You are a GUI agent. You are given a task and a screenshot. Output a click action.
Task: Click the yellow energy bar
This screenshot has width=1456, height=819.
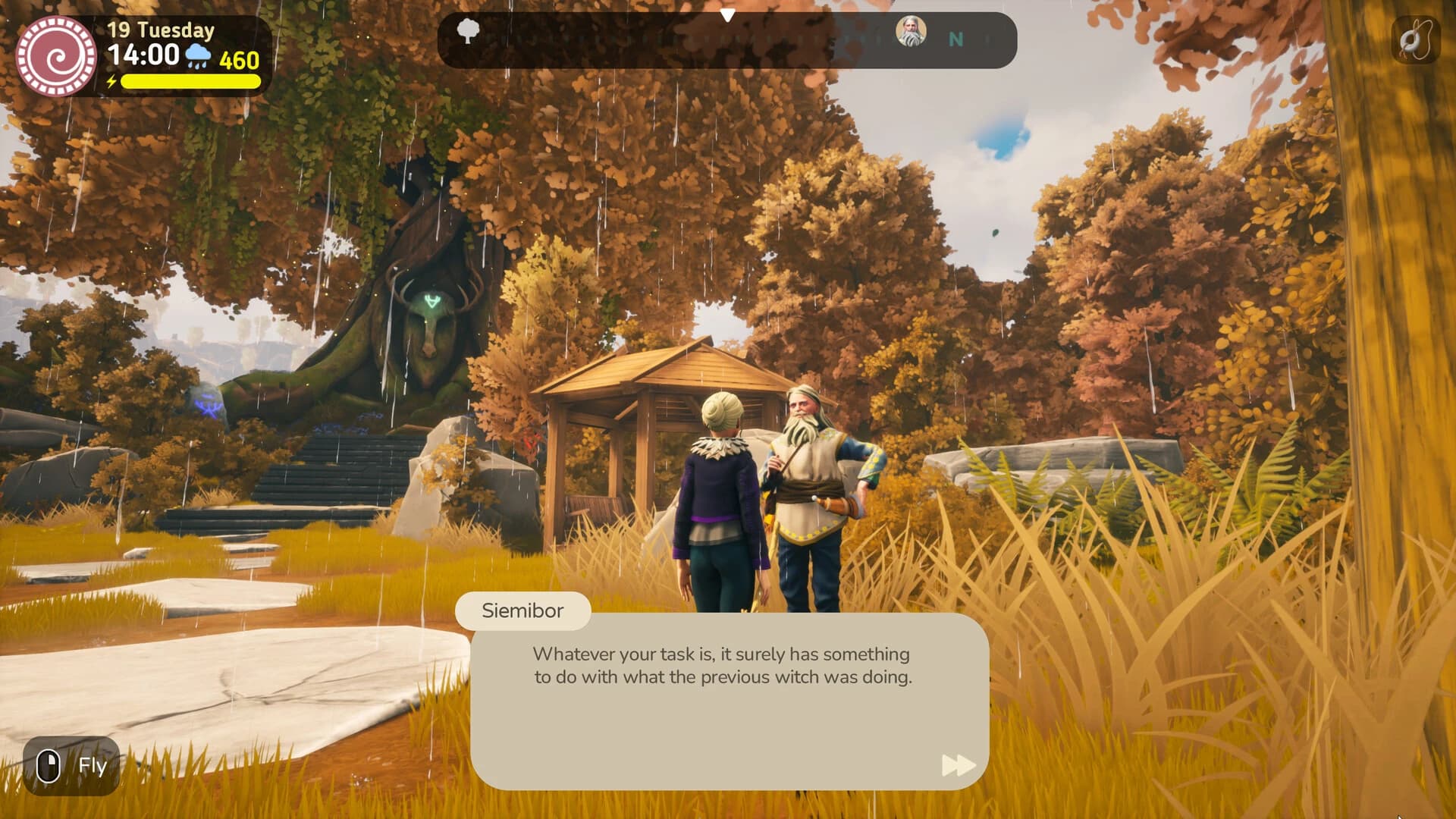tap(188, 80)
